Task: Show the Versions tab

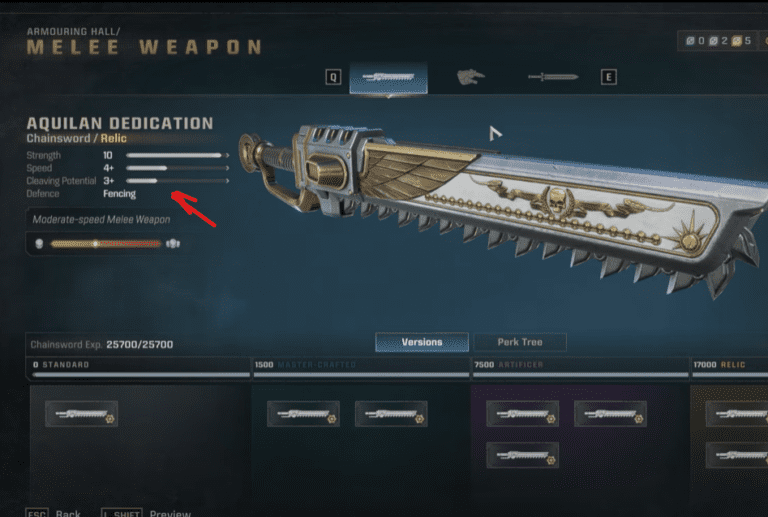Action: click(x=421, y=342)
